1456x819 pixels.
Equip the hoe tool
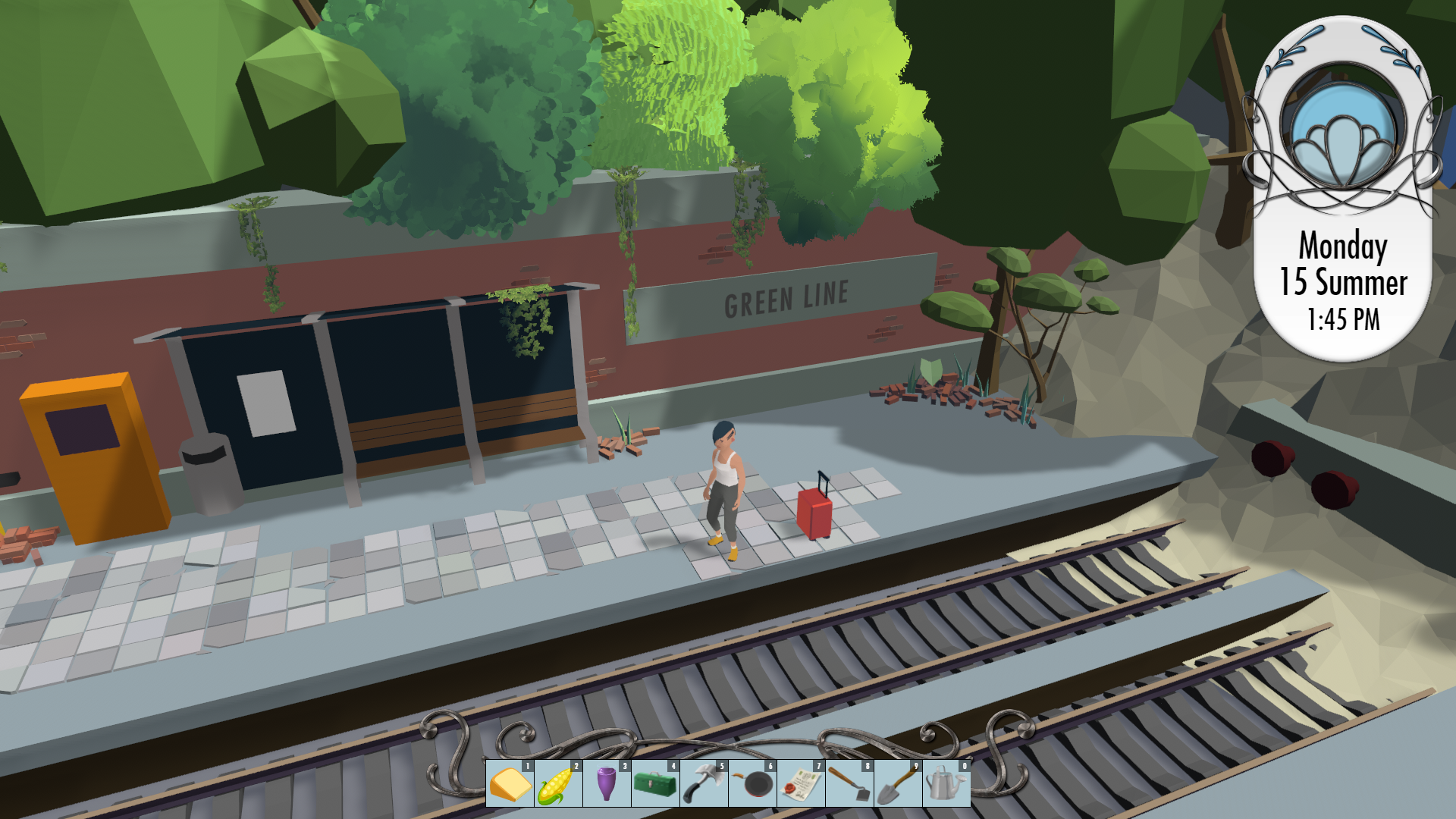tap(849, 783)
